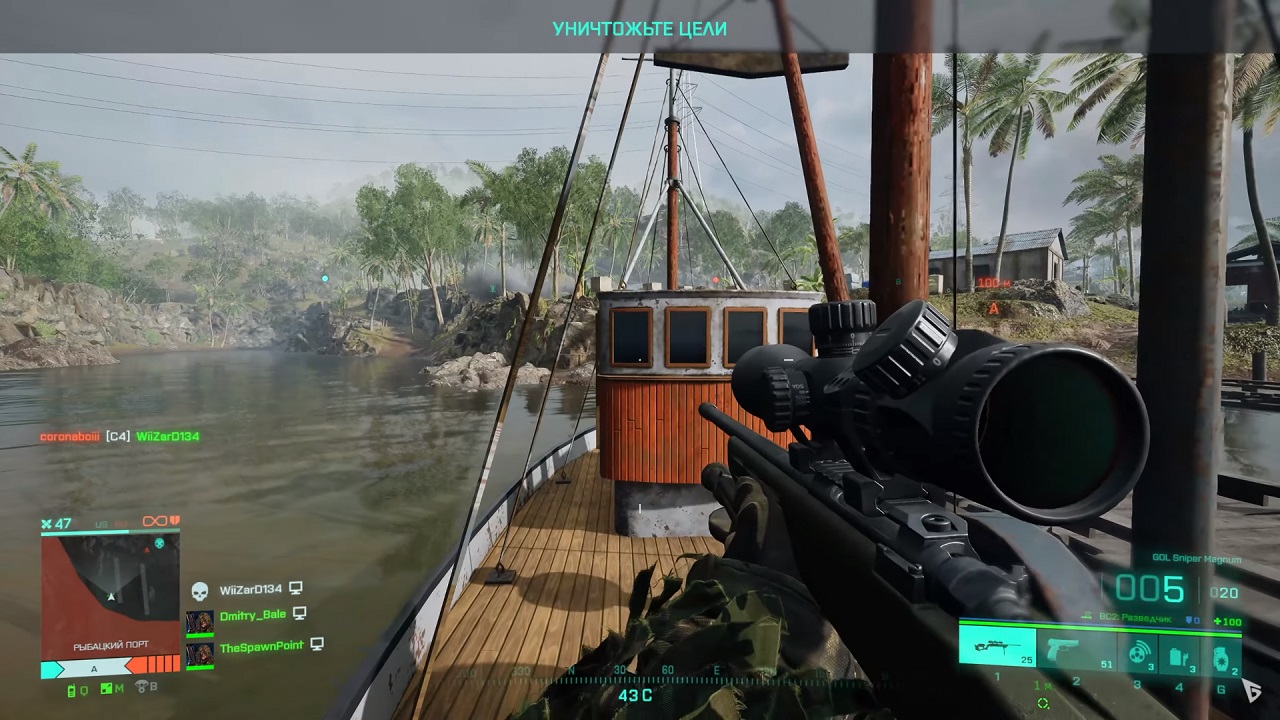Click the orange objective A marker
The image size is (1280, 720).
tap(993, 309)
